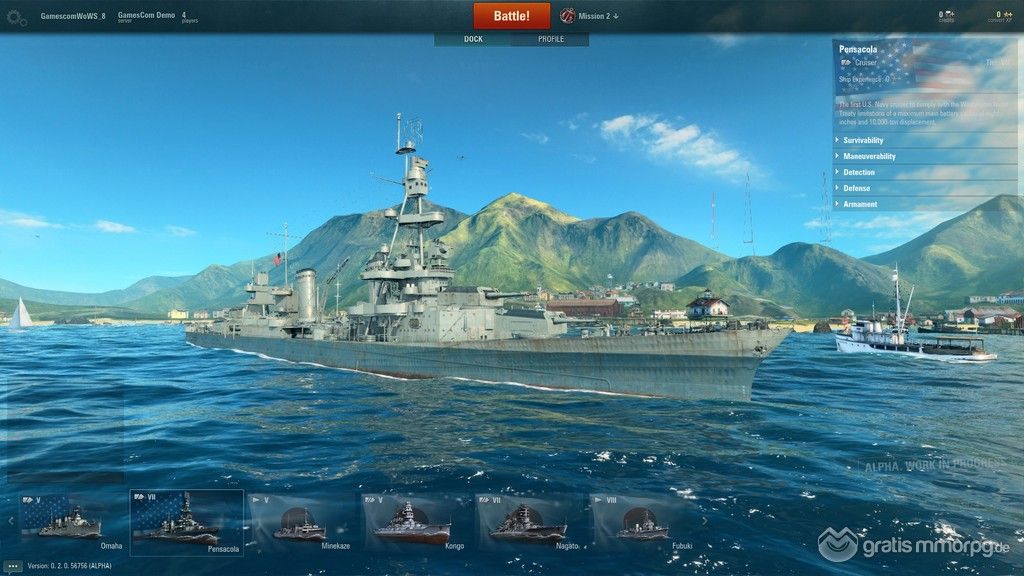
Task: Click the ship carousel's right arrow
Action: click(704, 520)
